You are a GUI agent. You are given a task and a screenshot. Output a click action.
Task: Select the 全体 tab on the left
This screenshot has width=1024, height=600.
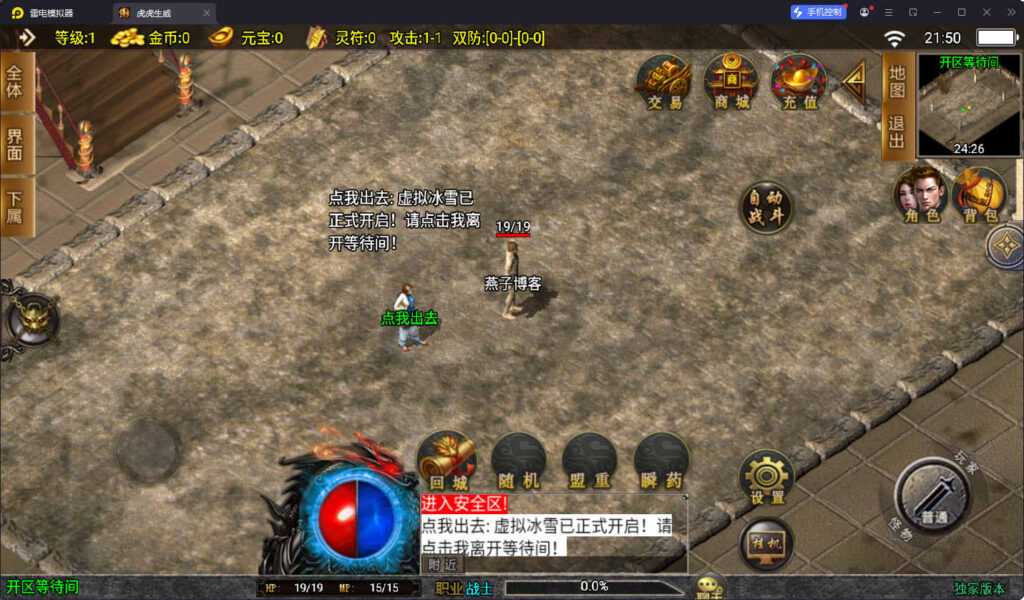[15, 83]
